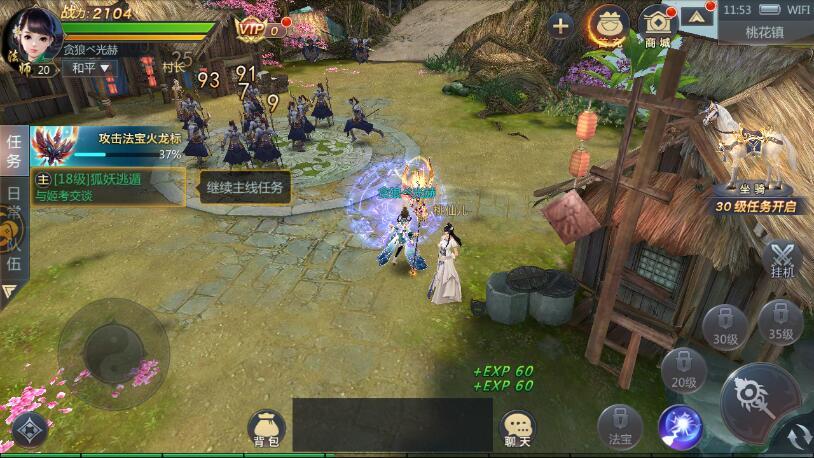Click the gold plus button
814x458 pixels.
click(561, 25)
